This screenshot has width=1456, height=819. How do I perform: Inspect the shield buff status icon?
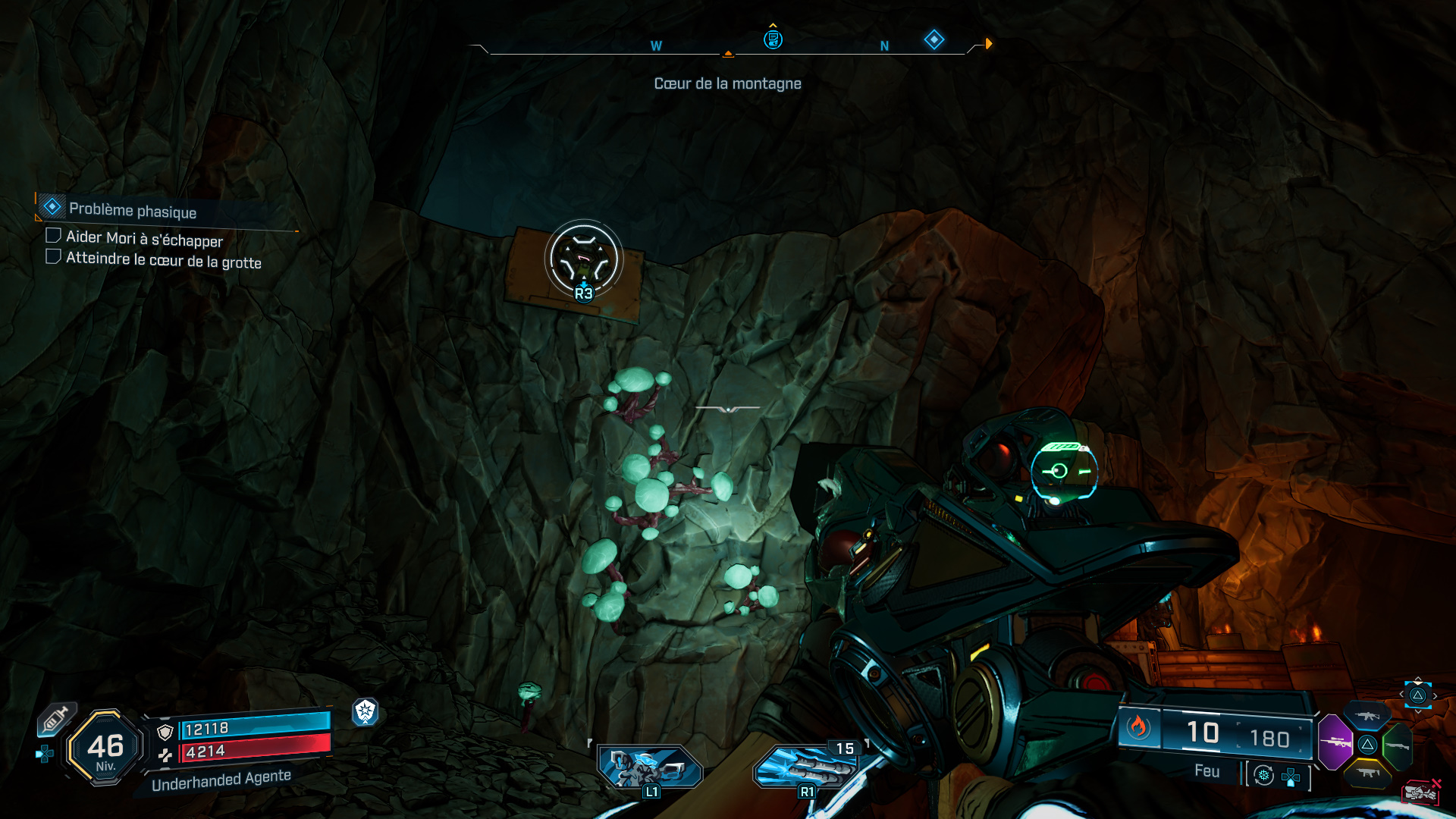[x=365, y=711]
